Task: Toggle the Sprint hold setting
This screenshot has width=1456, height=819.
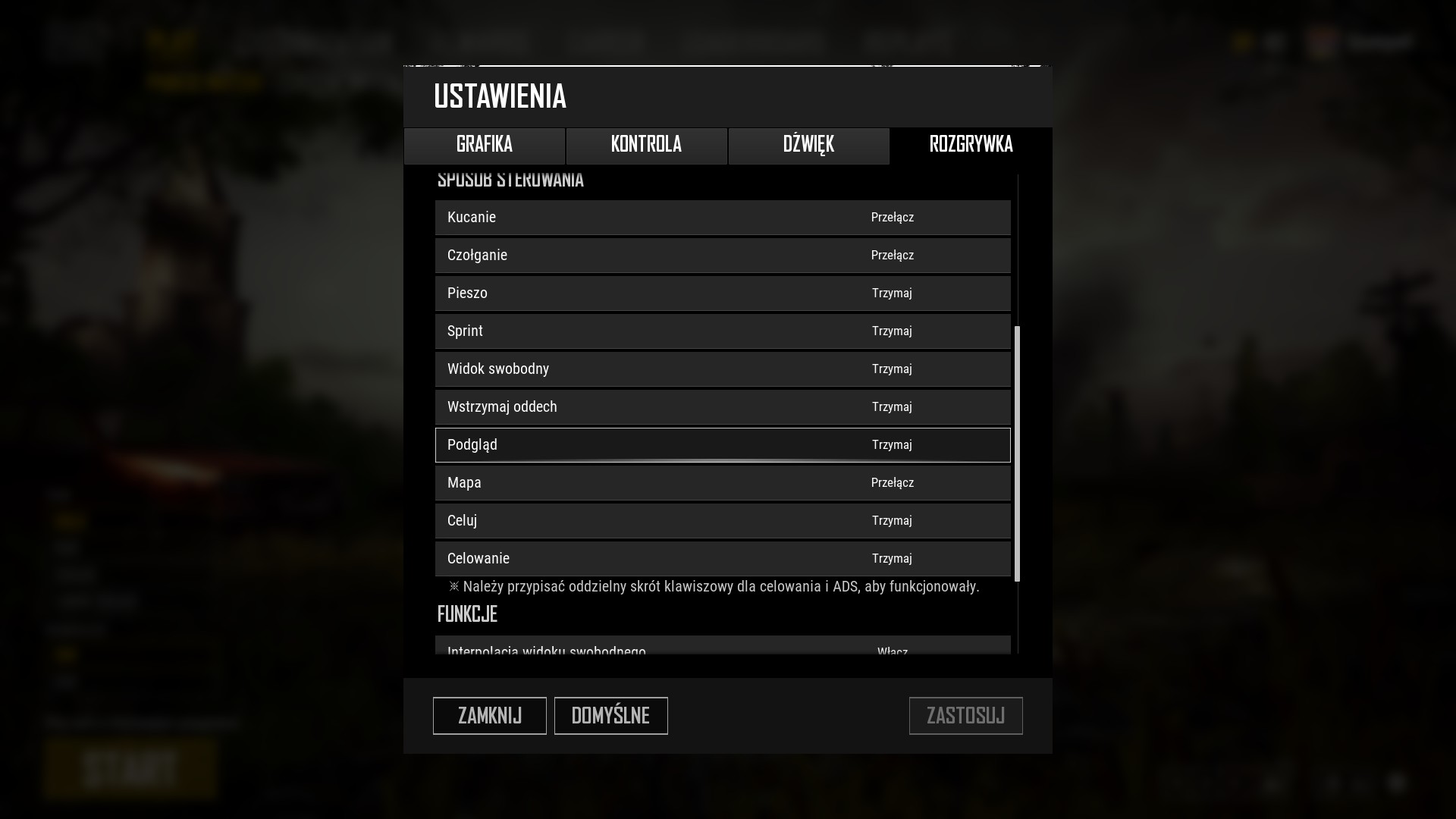Action: coord(892,331)
